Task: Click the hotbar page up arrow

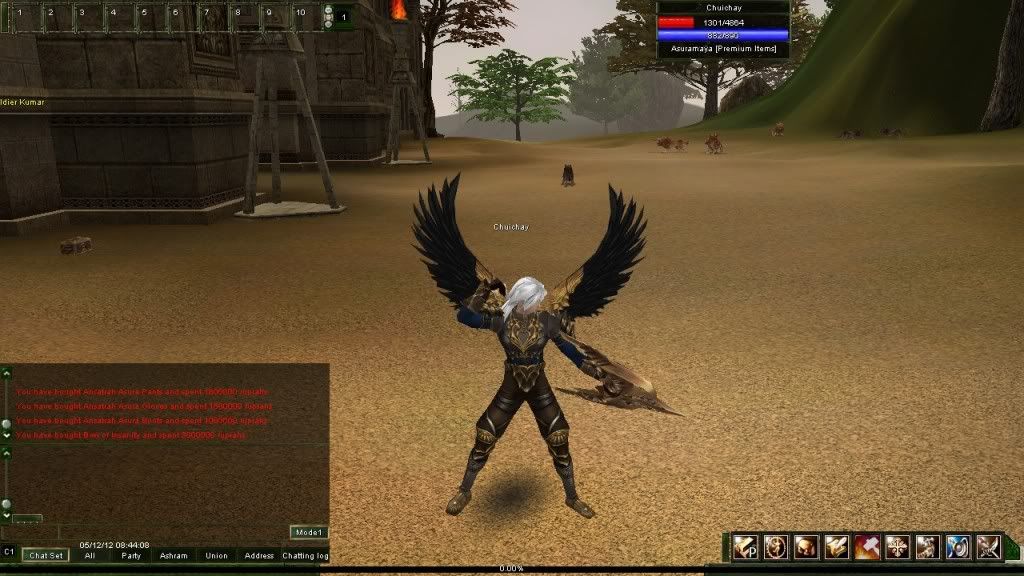Action: pyautogui.click(x=328, y=10)
